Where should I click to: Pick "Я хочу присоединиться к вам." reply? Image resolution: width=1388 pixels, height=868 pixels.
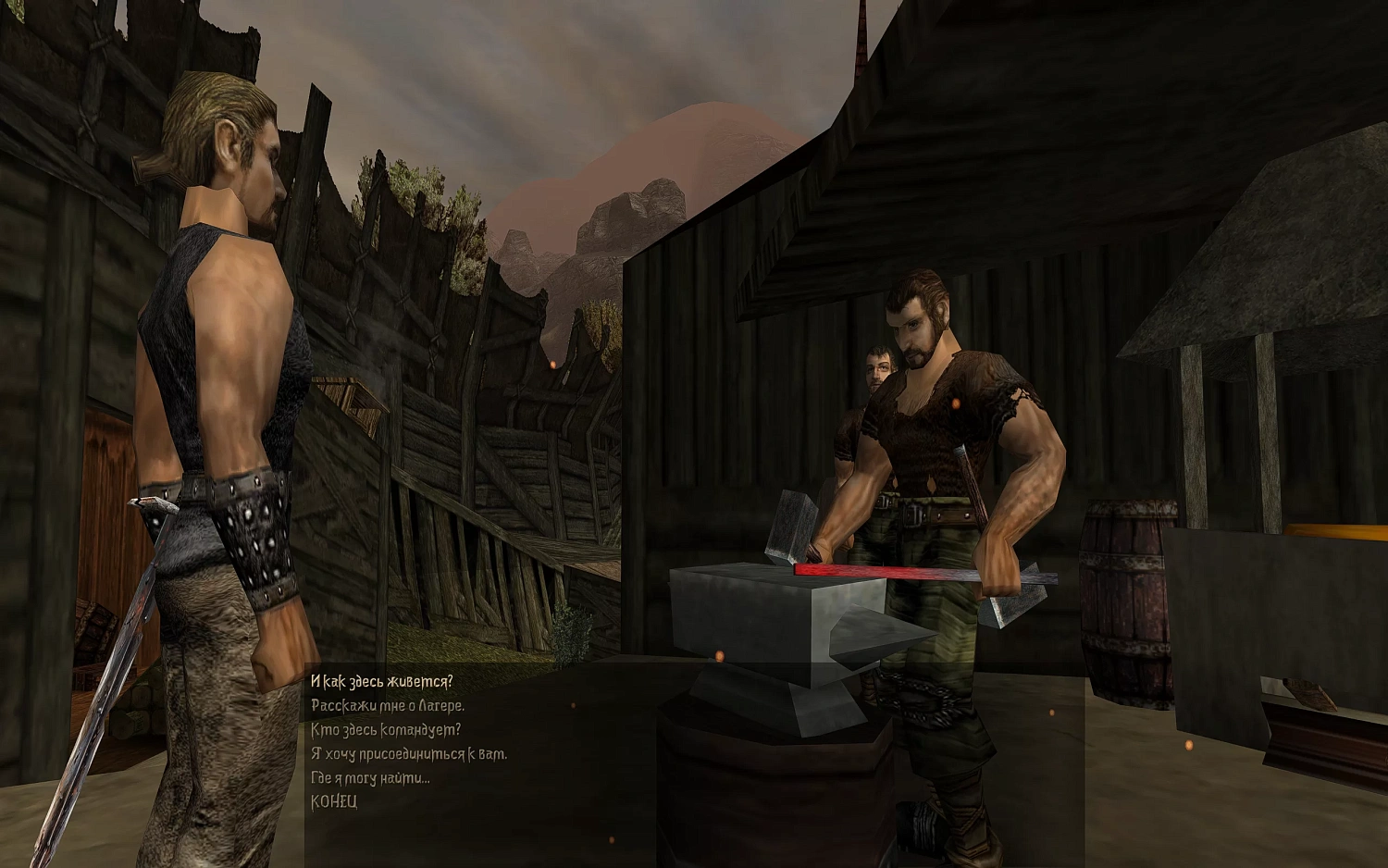(409, 754)
